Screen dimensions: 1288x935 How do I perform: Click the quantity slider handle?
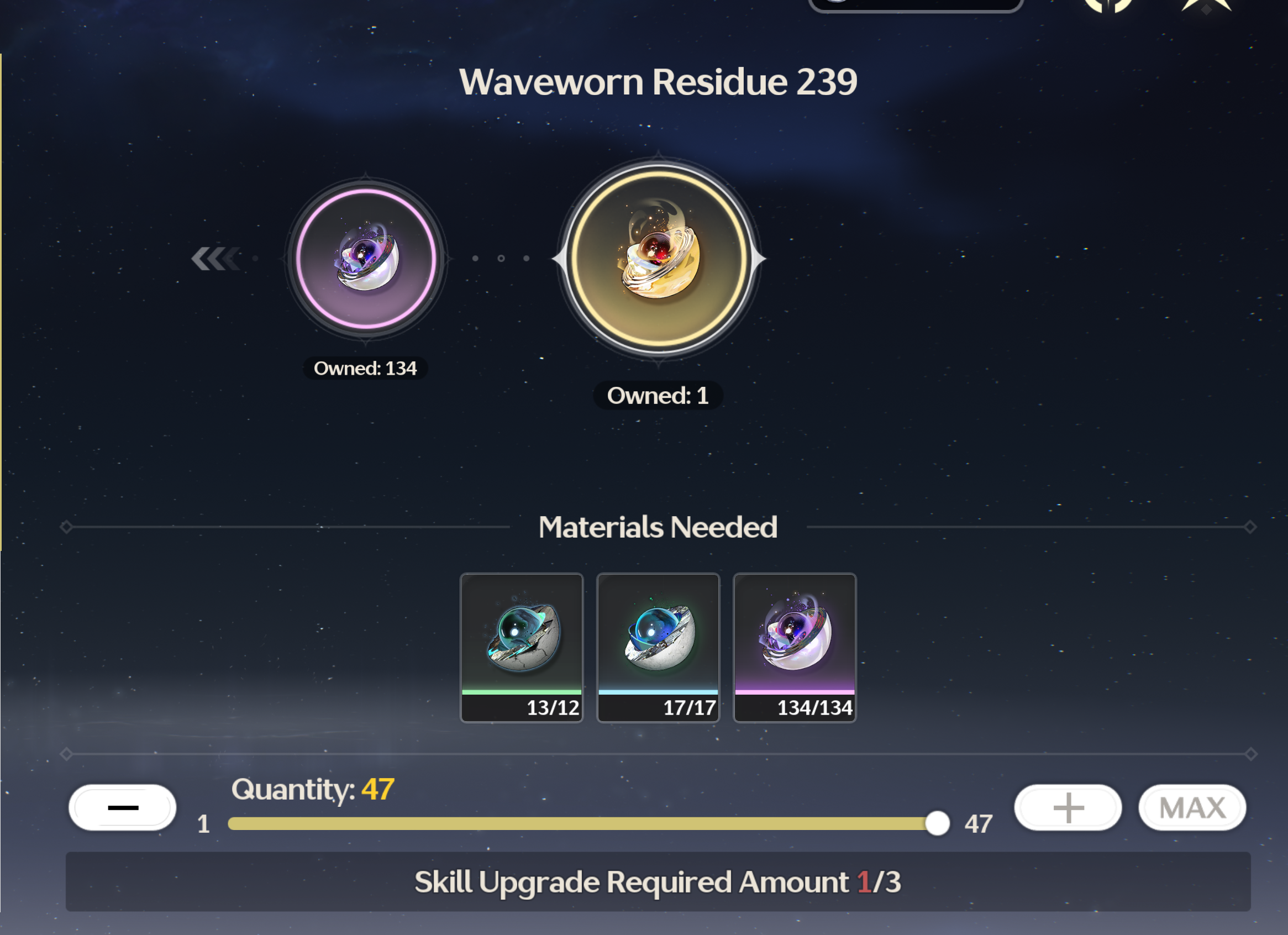tap(937, 823)
